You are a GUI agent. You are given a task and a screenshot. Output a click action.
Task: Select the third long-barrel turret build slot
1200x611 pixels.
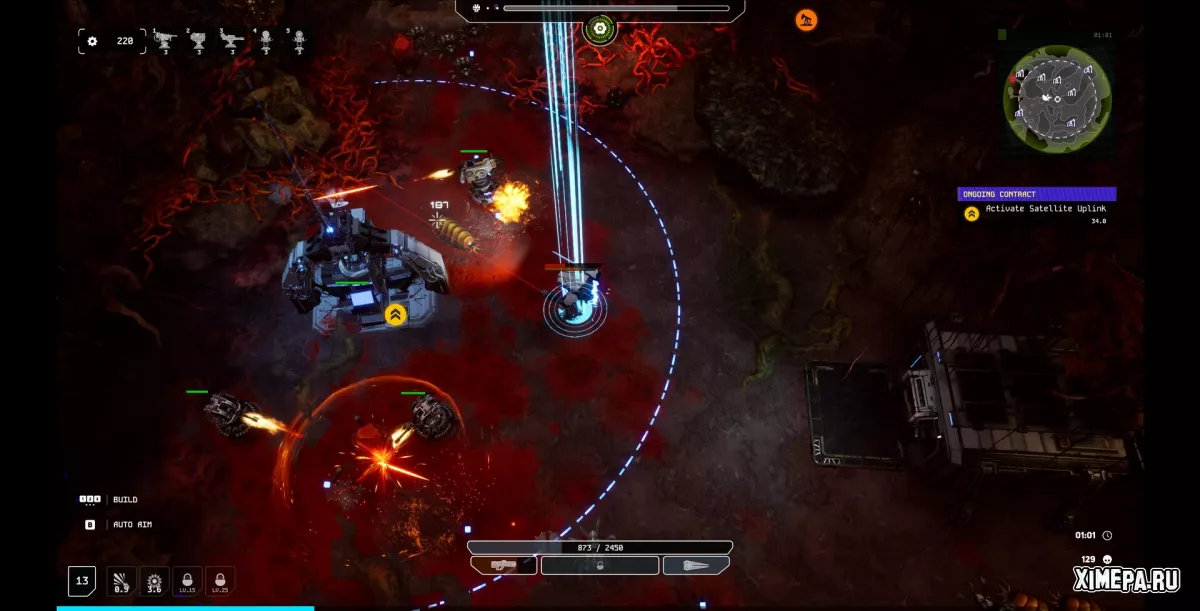232,42
